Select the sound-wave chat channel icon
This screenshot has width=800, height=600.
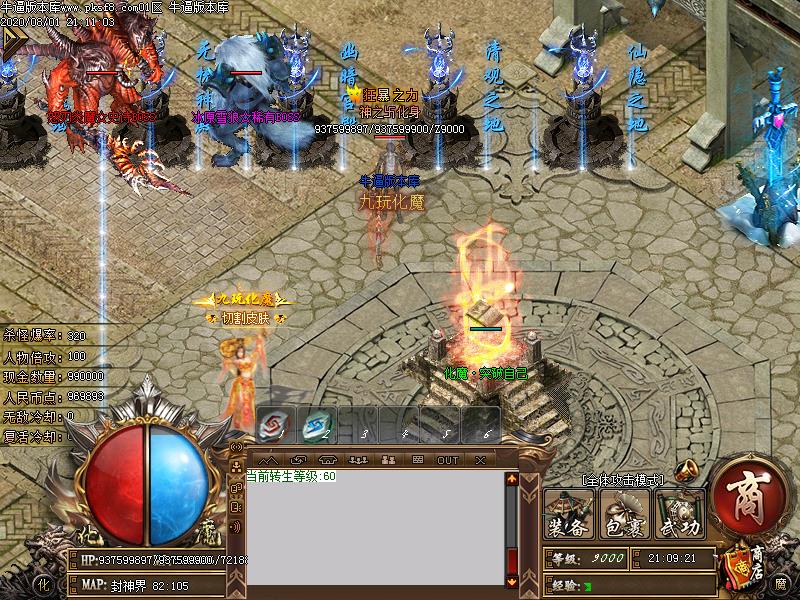click(x=237, y=527)
